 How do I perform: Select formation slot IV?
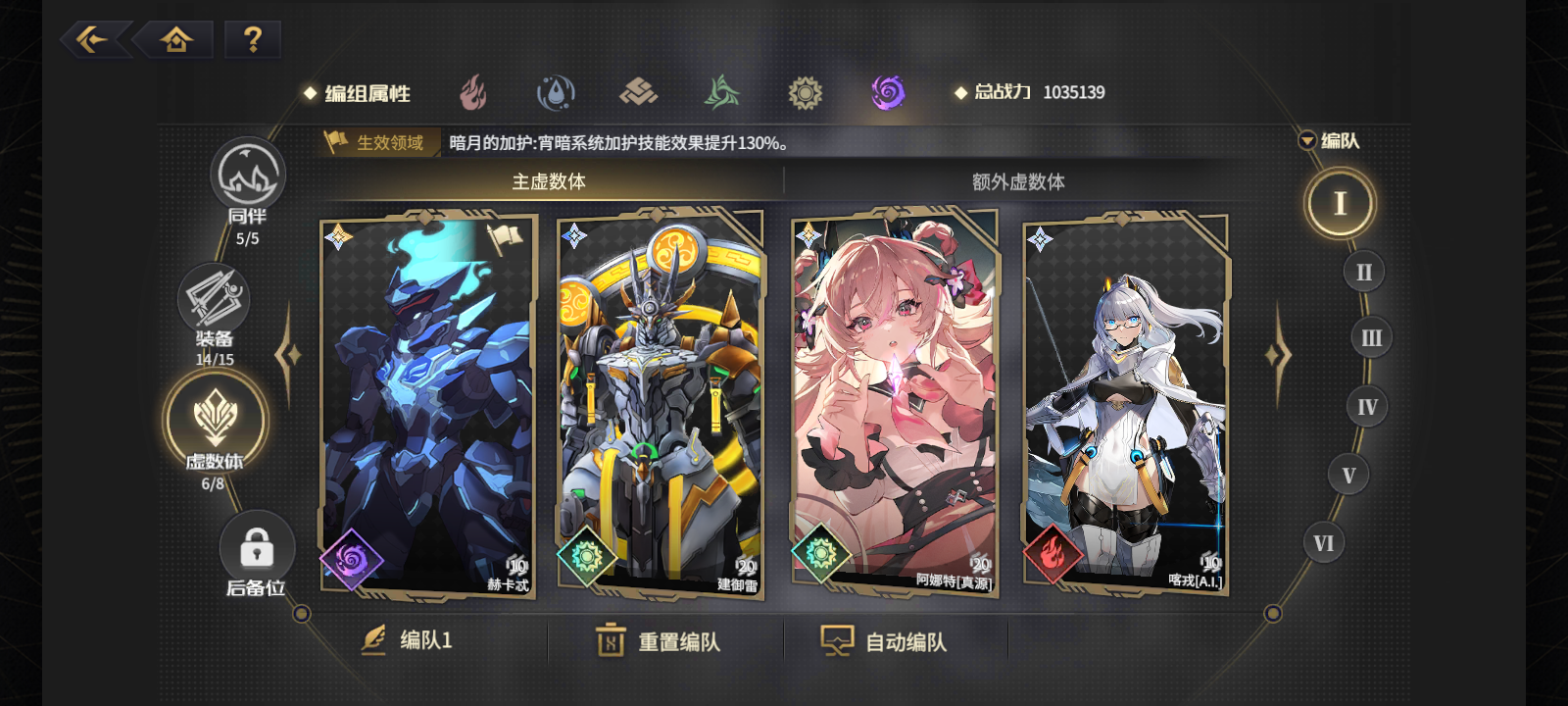click(x=1367, y=407)
